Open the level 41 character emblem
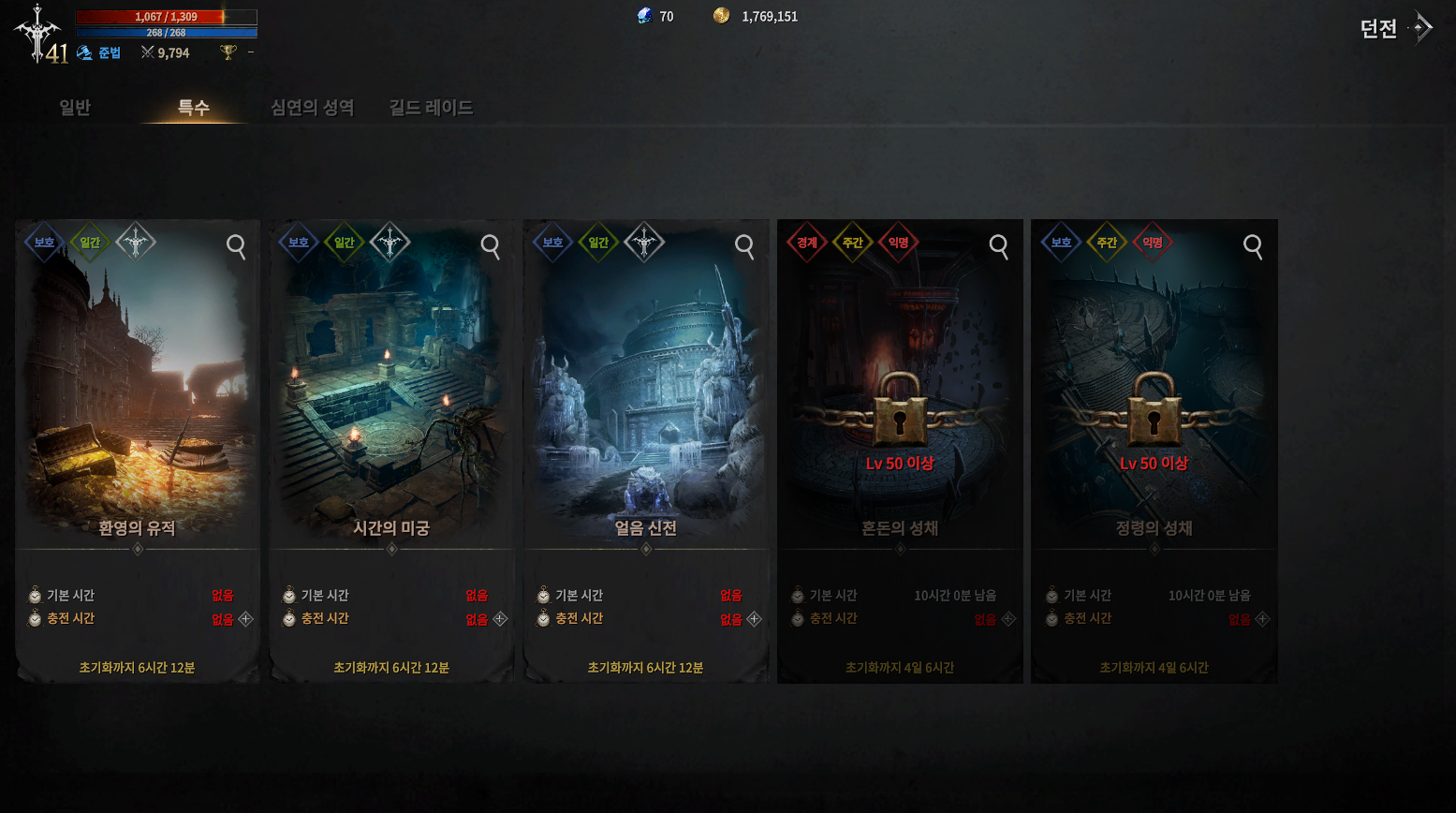This screenshot has height=813, width=1456. pos(39,34)
